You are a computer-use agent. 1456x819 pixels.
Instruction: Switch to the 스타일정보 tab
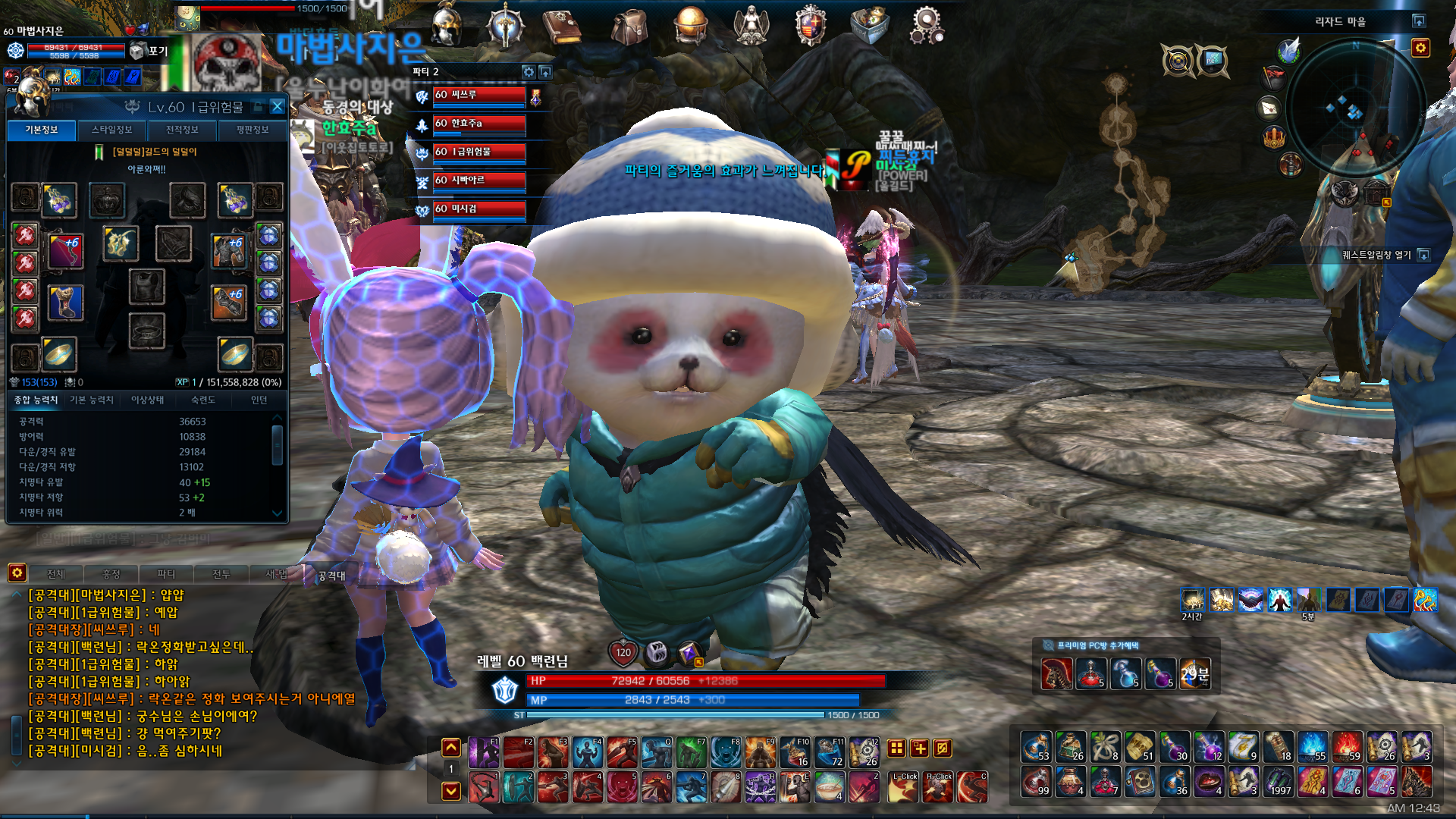(x=112, y=130)
